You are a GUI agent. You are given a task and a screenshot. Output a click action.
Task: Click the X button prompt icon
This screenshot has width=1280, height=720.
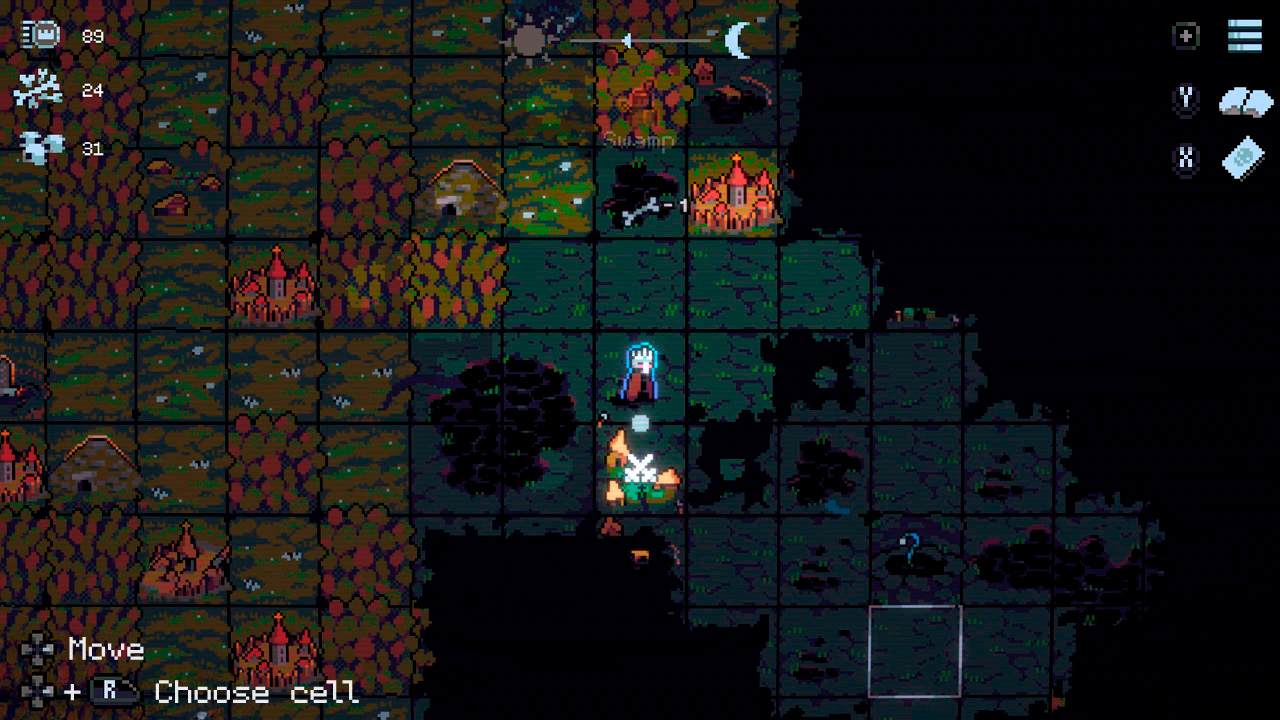(x=1185, y=158)
